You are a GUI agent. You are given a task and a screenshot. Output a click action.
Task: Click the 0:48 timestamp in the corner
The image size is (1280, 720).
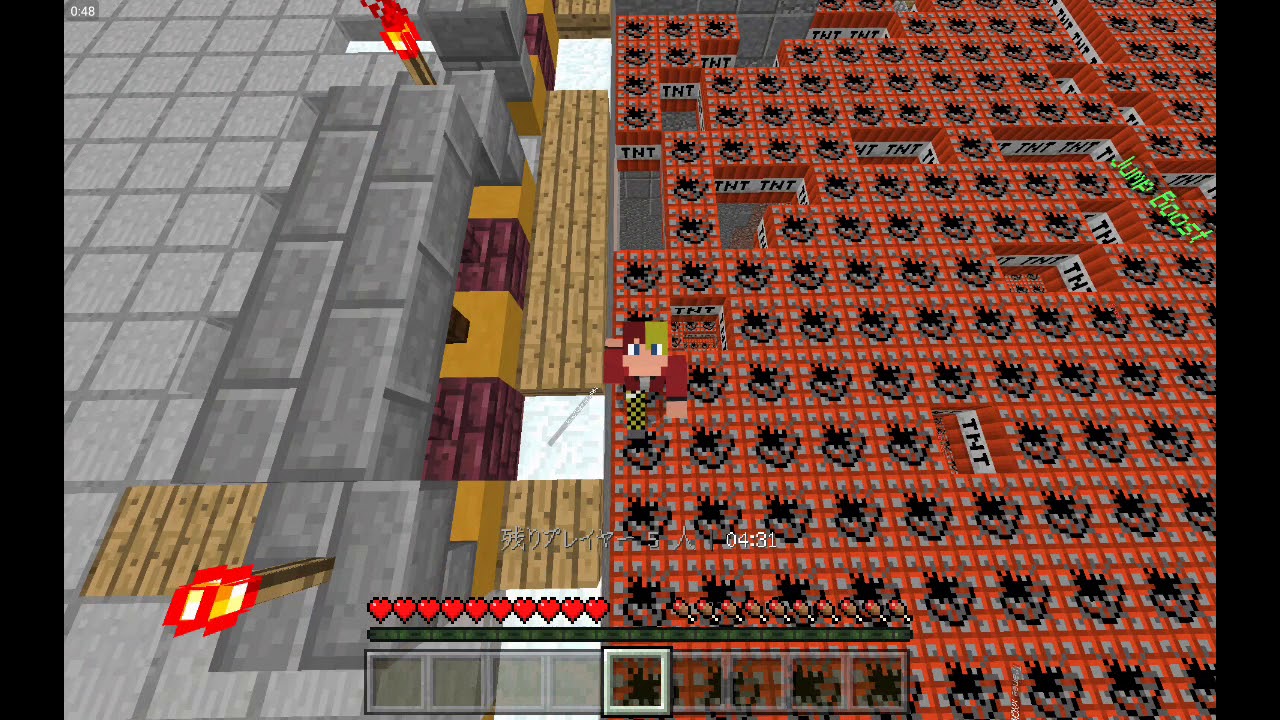click(82, 11)
